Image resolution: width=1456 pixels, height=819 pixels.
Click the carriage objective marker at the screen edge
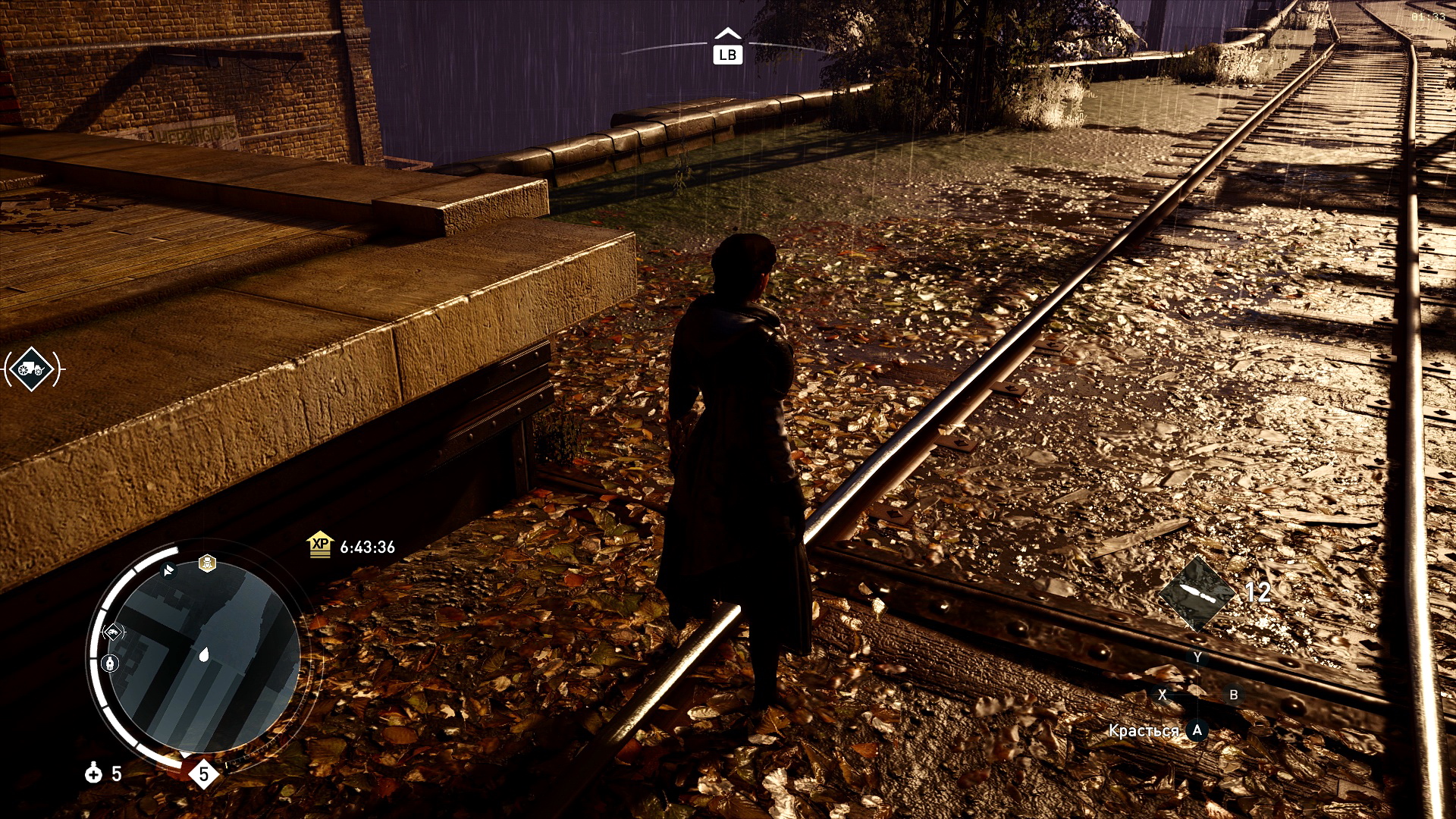coord(33,369)
